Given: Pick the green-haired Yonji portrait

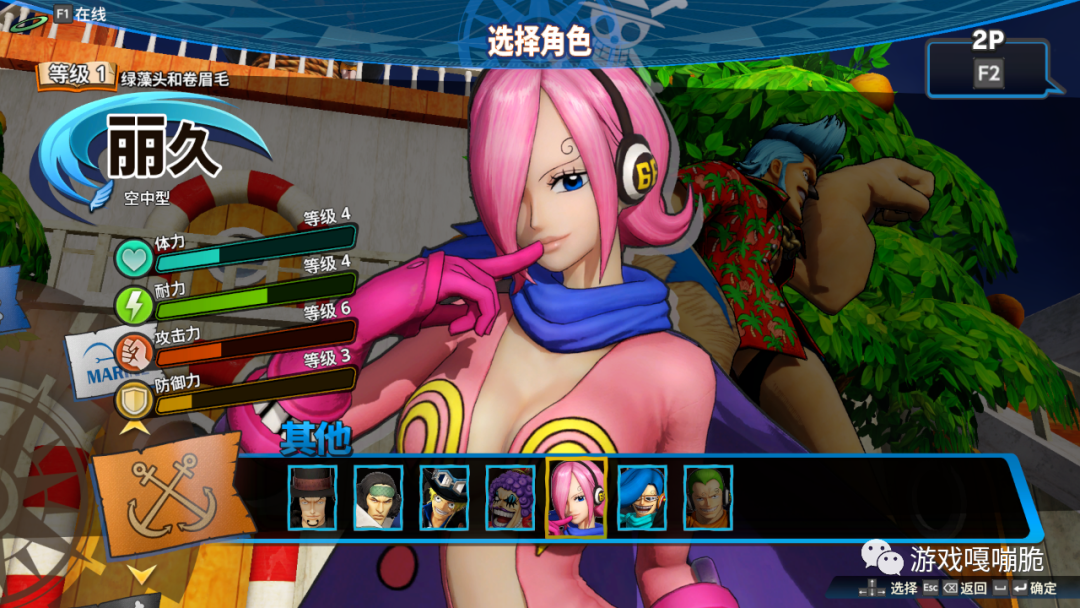Looking at the screenshot, I should click(708, 497).
